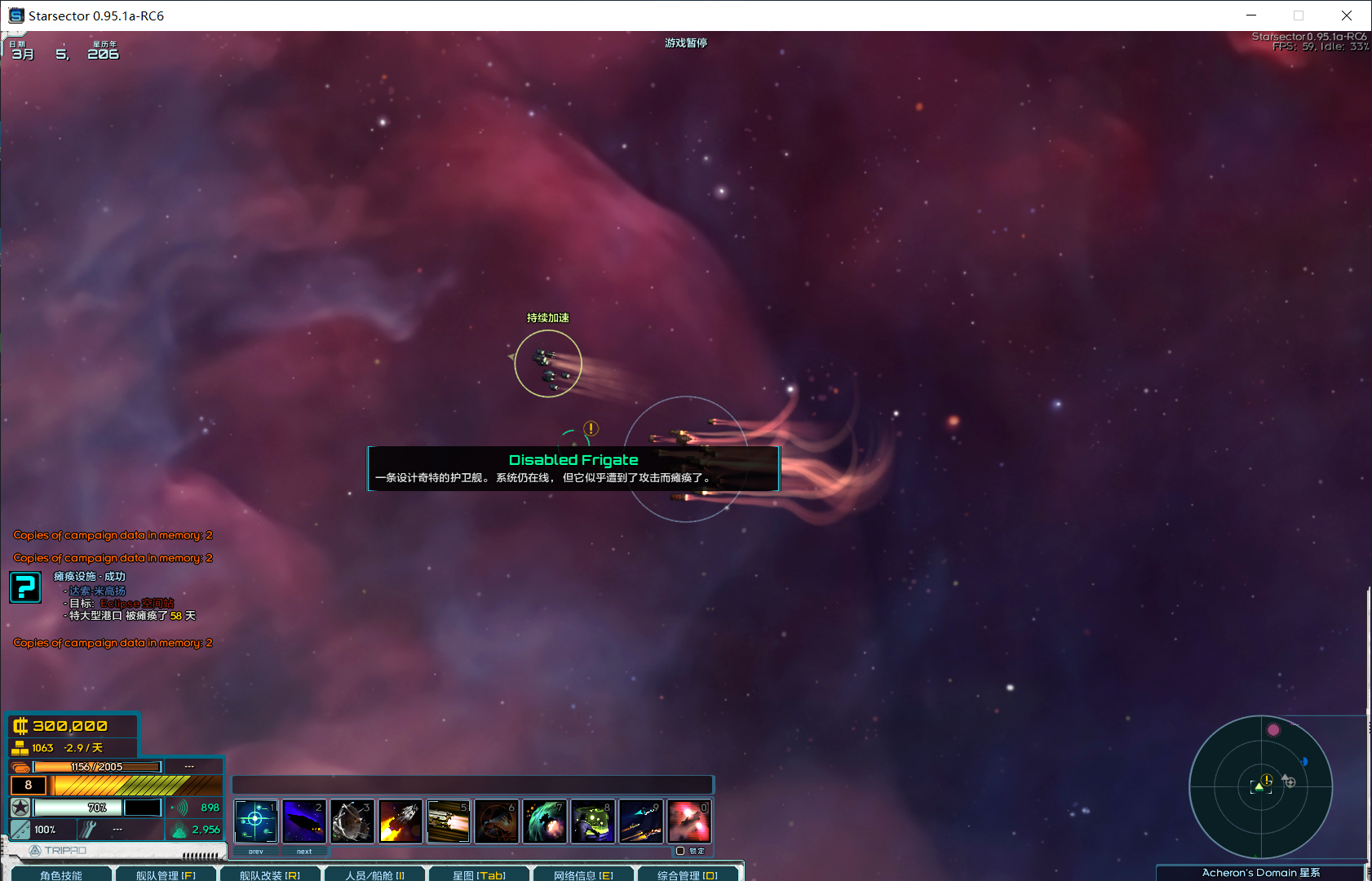Open the question mark intel notification
The width and height of the screenshot is (1372, 881).
(x=25, y=587)
